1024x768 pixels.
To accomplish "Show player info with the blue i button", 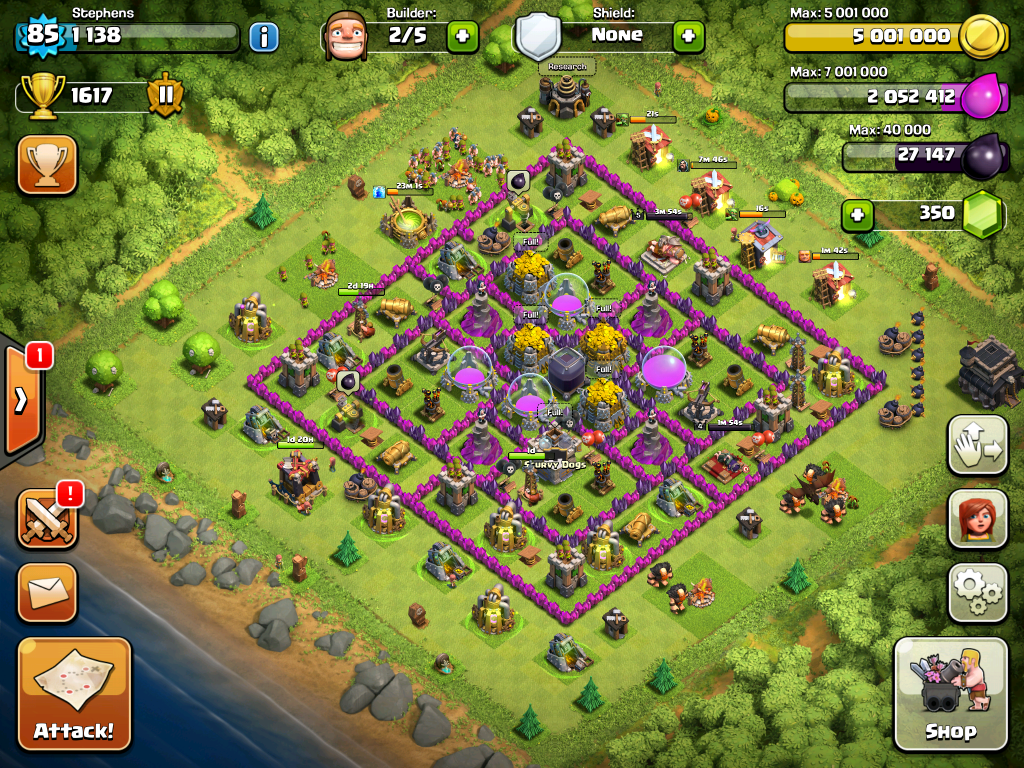I will [x=264, y=38].
